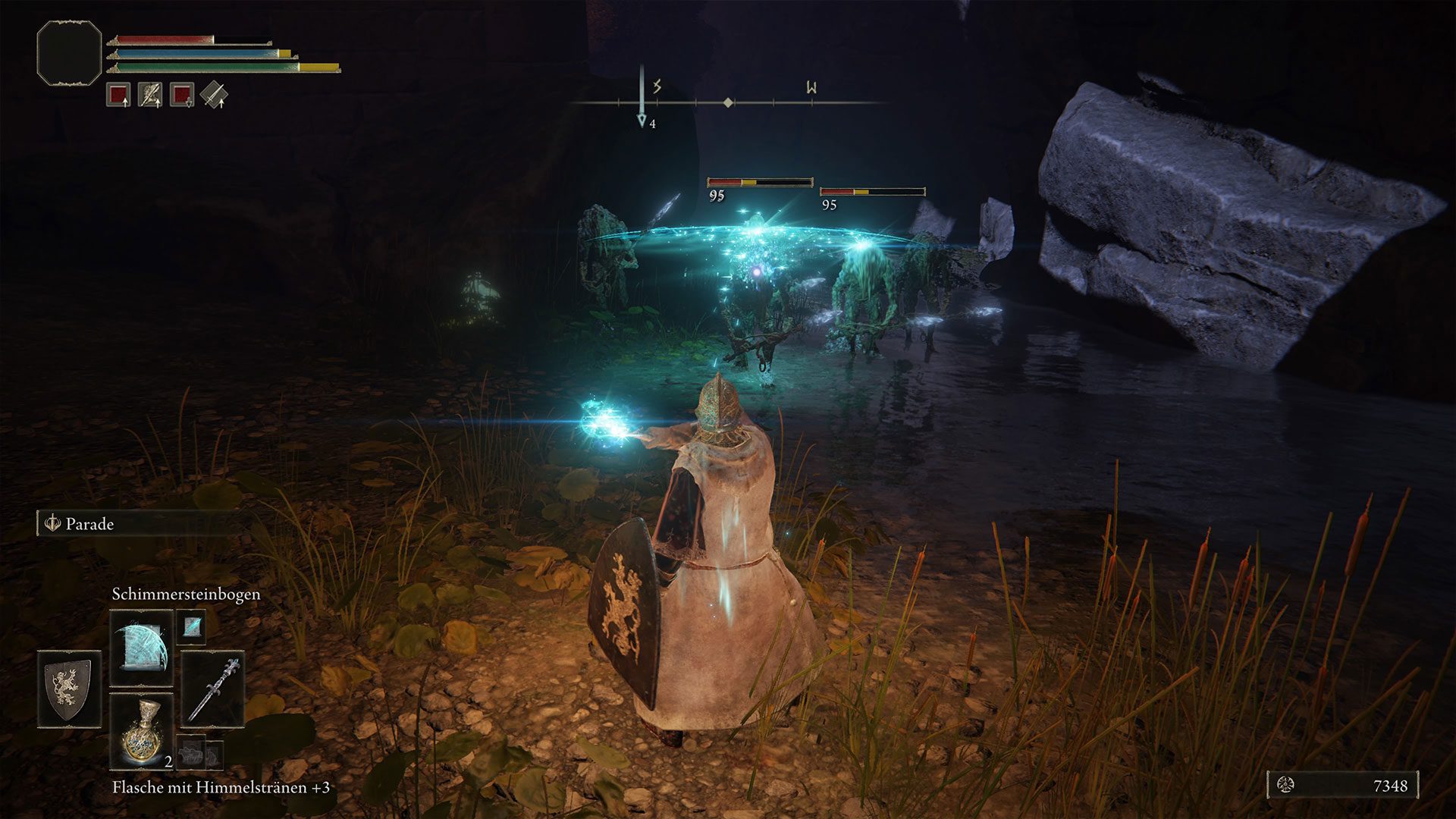Select the lion crest shield slot

[x=69, y=688]
